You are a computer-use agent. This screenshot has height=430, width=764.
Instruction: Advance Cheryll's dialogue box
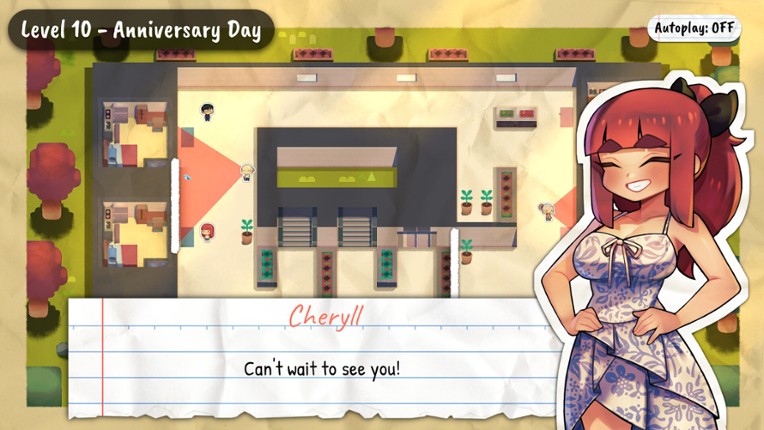(x=320, y=367)
